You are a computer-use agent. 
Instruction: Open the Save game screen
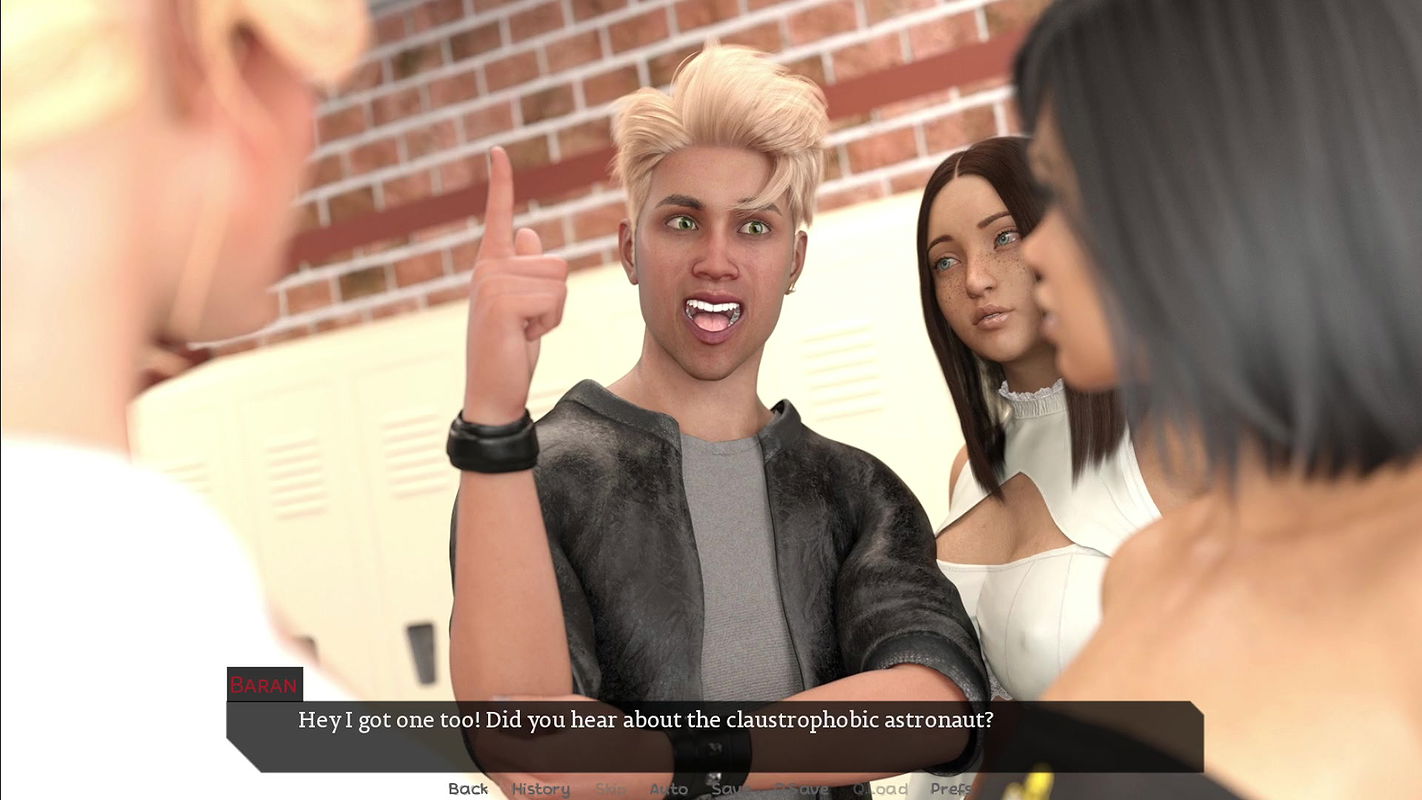tap(730, 789)
